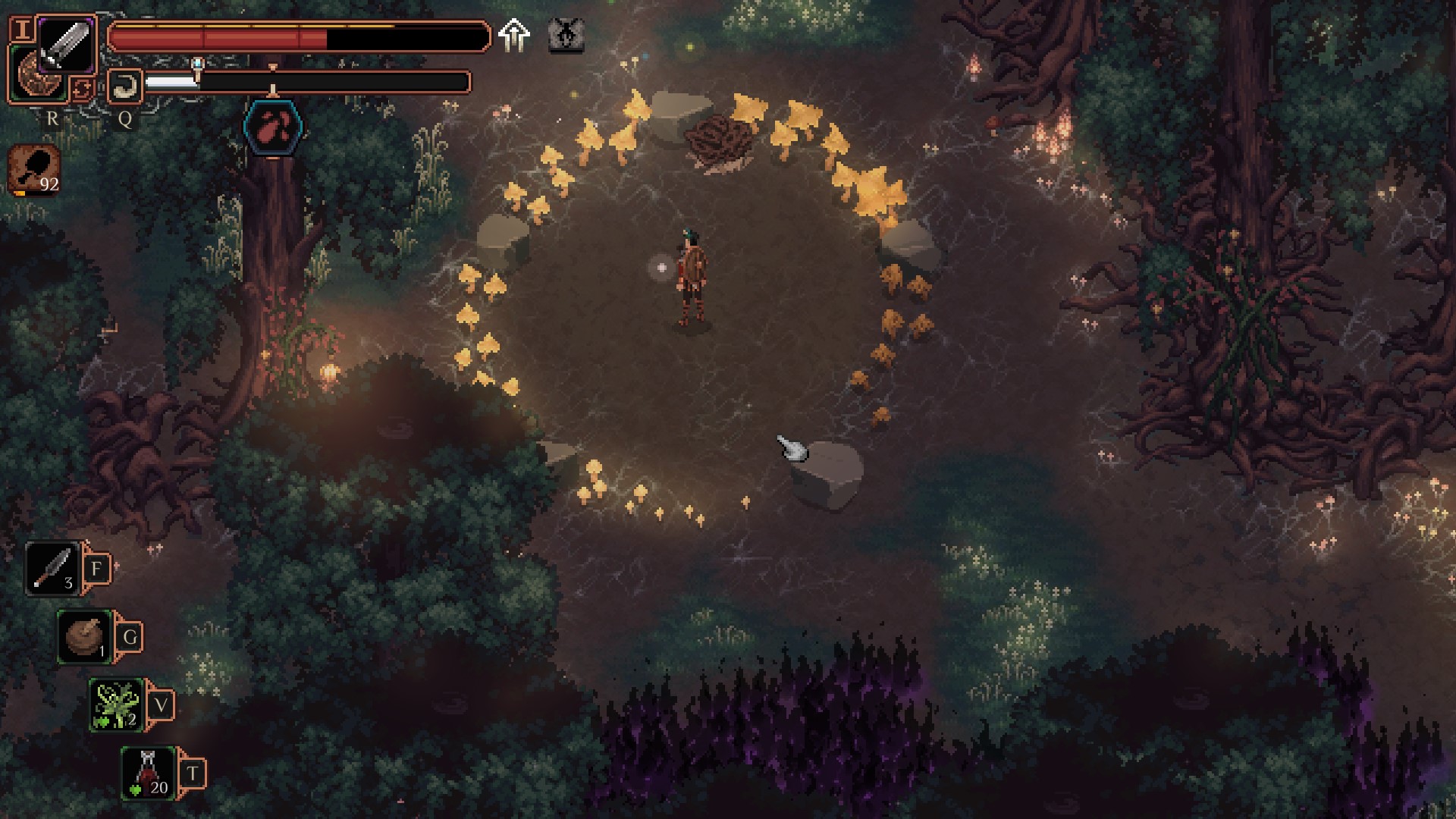Viewport: 1456px width, 819px height.
Task: Select the equipped sword weapon slot
Action: (66, 44)
